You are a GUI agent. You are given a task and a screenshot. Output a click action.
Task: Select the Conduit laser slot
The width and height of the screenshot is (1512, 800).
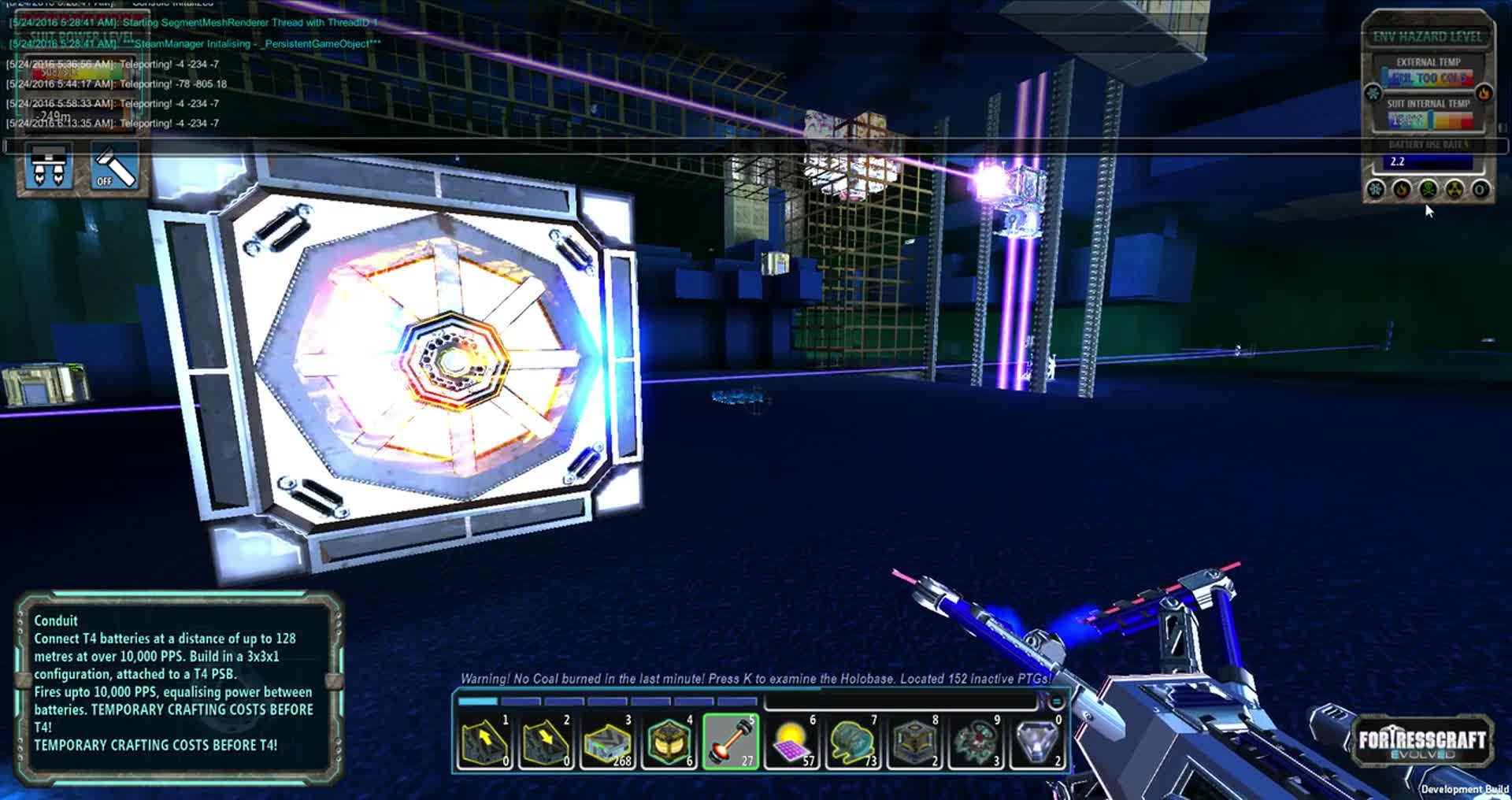(x=730, y=742)
